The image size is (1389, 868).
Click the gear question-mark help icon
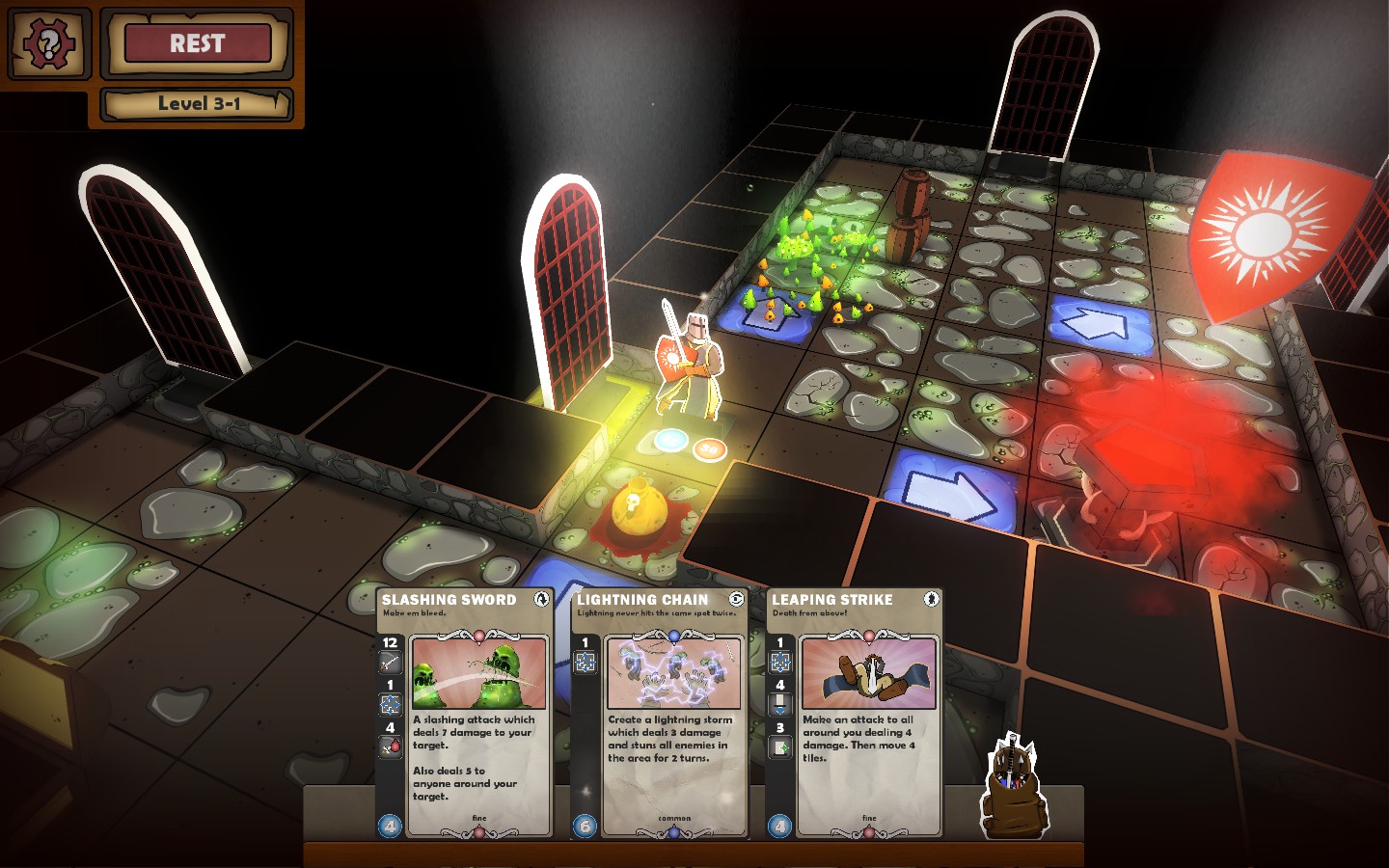click(48, 44)
